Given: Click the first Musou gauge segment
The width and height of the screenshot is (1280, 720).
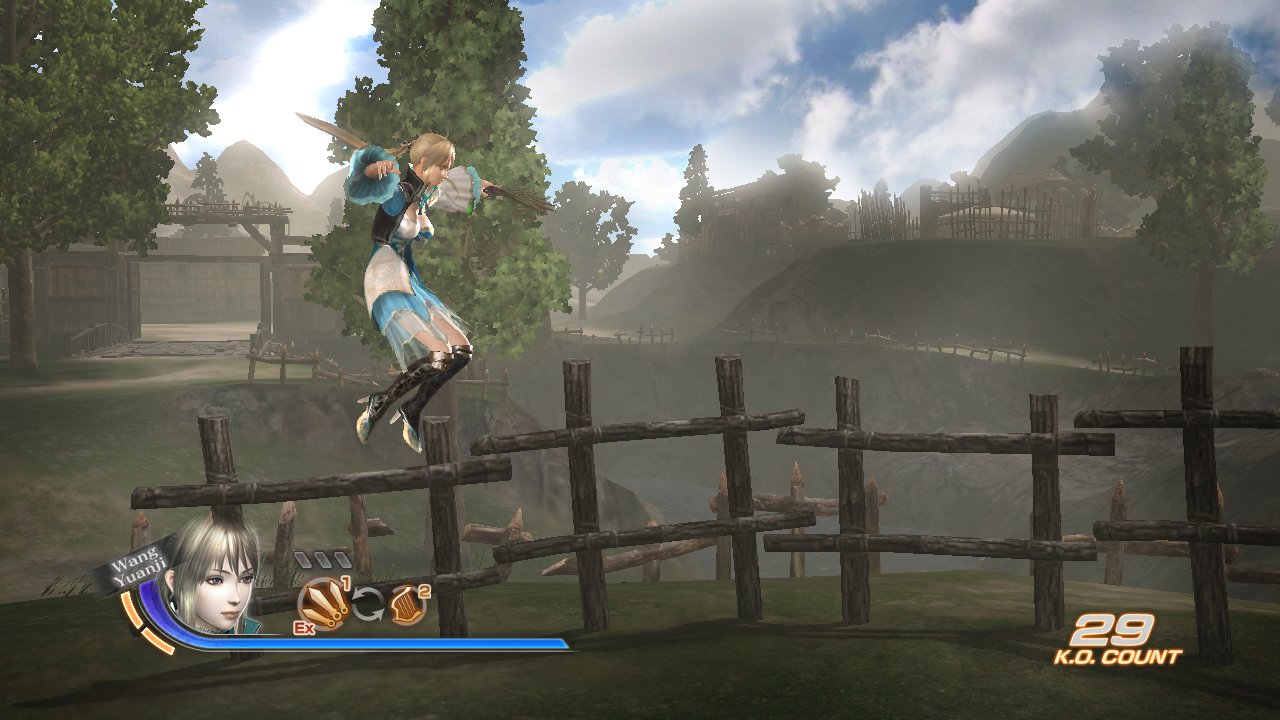Looking at the screenshot, I should [303, 559].
